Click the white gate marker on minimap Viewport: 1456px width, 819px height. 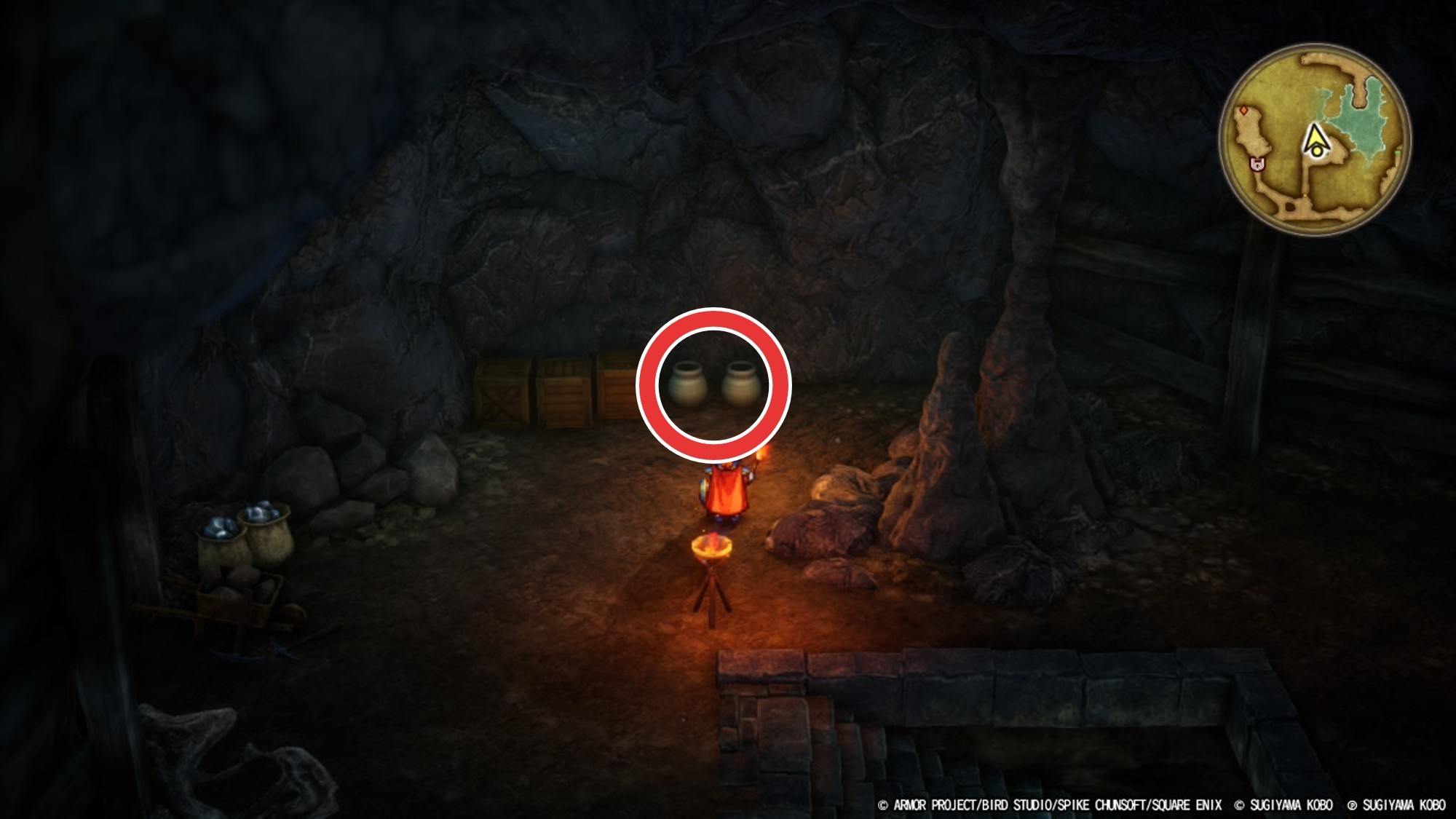tap(1257, 165)
